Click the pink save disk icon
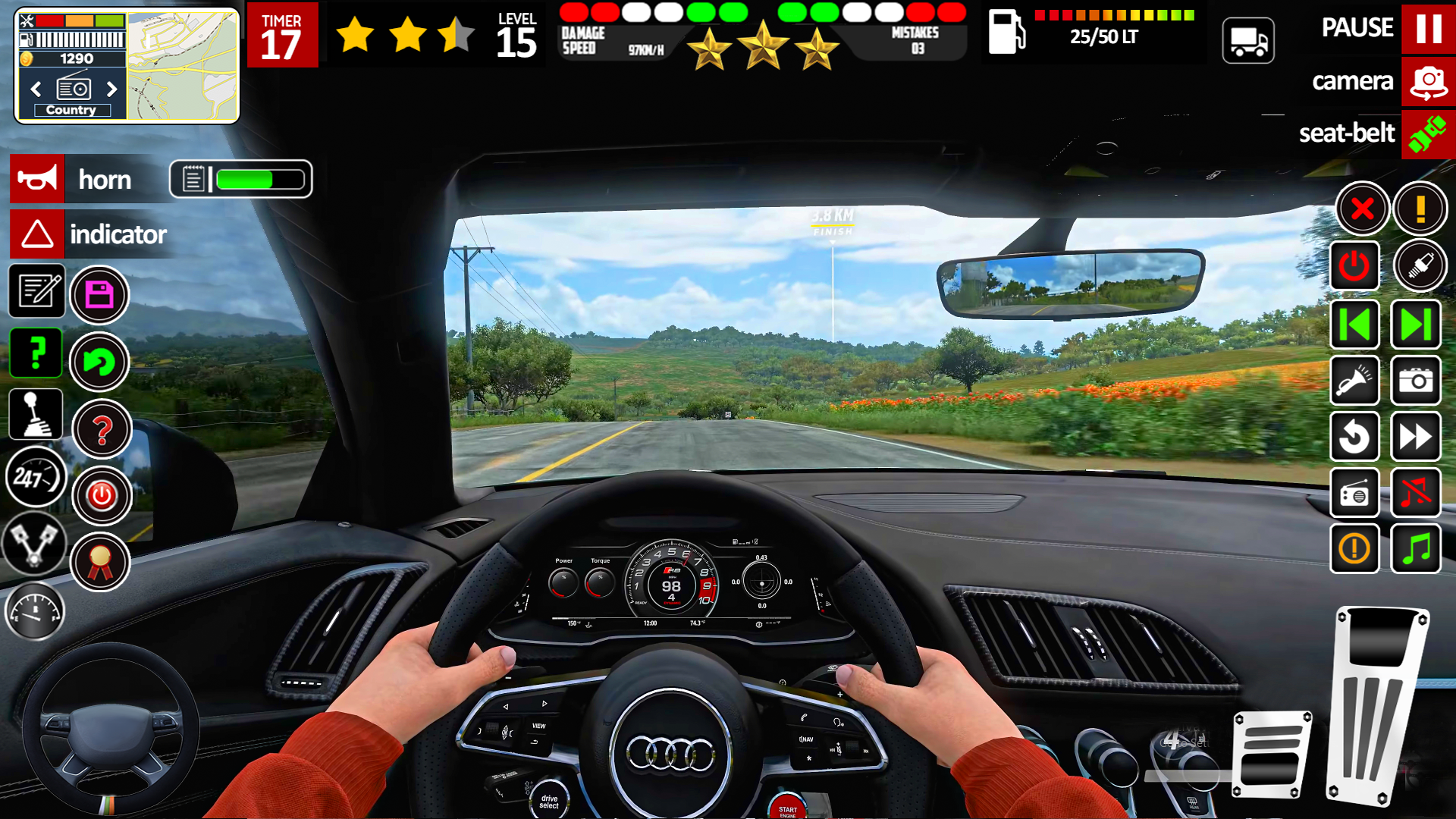Screen dimensions: 1456x819 tap(99, 294)
